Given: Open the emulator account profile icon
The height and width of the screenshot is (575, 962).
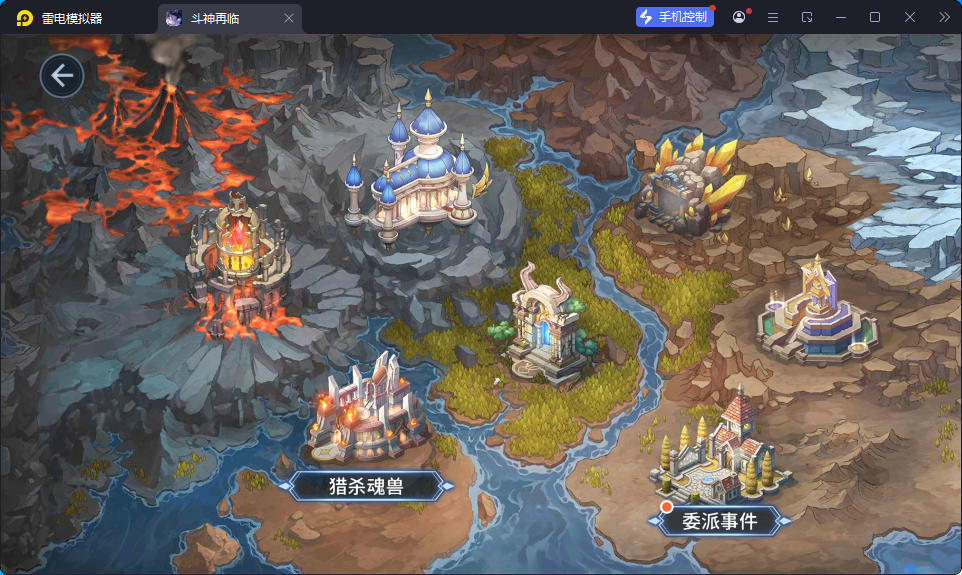Looking at the screenshot, I should pyautogui.click(x=739, y=17).
